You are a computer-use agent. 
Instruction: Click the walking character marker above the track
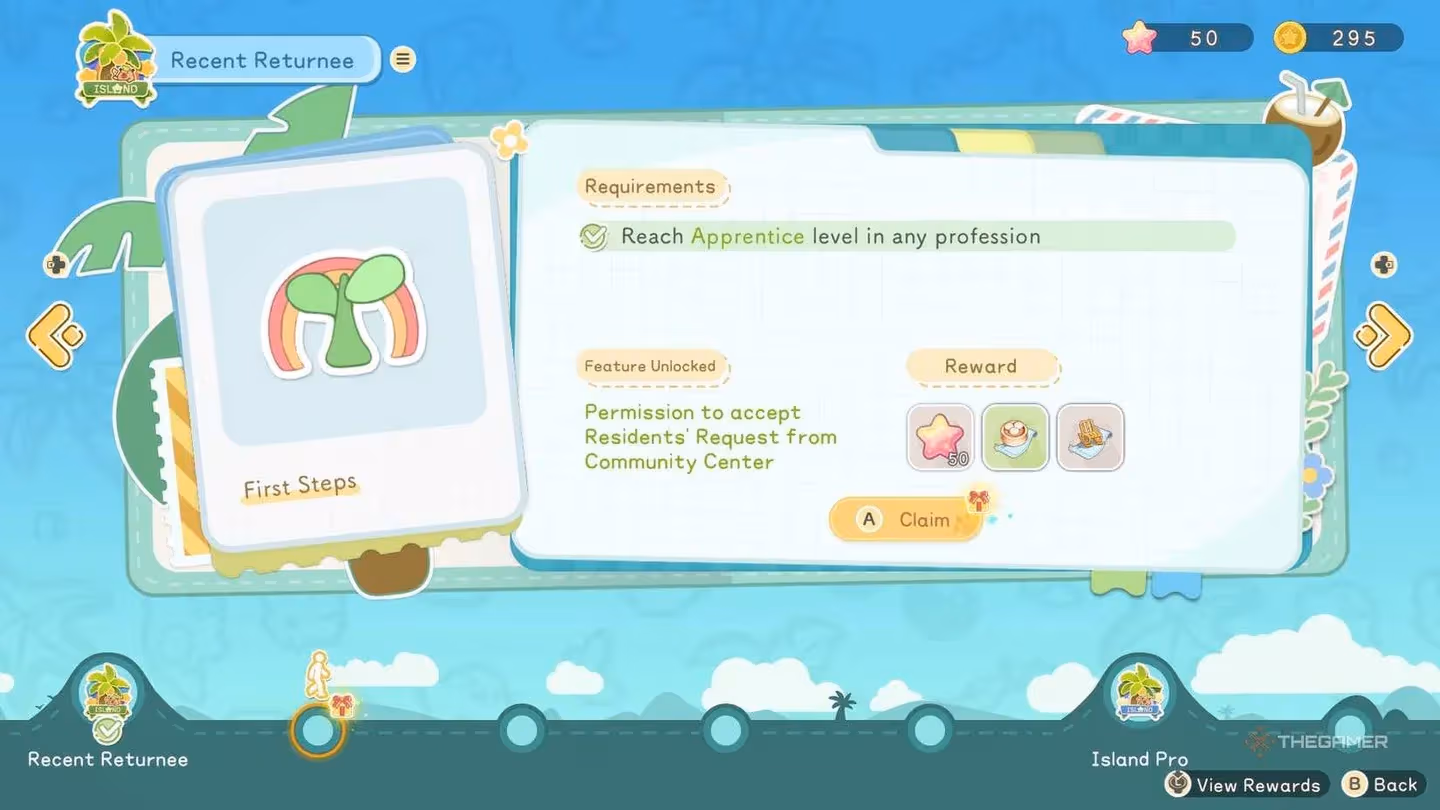(x=318, y=672)
